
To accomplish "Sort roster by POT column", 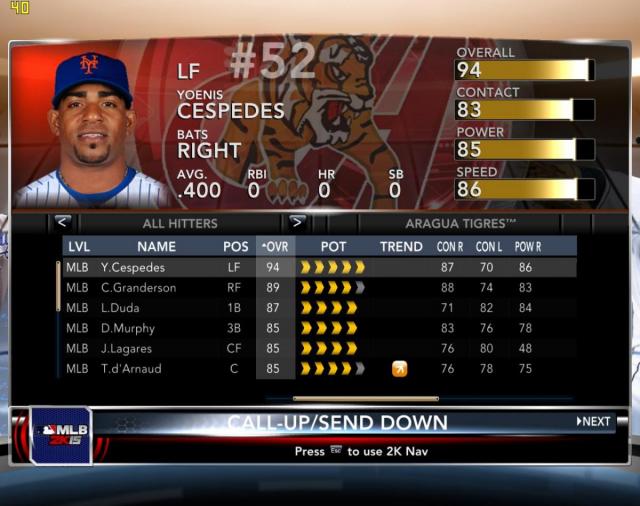I will tap(334, 246).
